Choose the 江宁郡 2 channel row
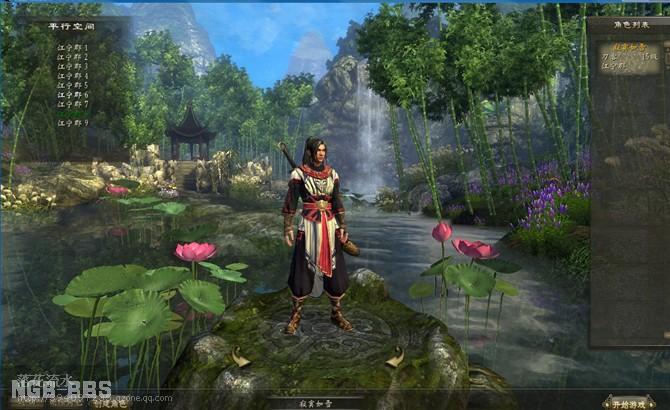The image size is (670, 410). coord(72,57)
